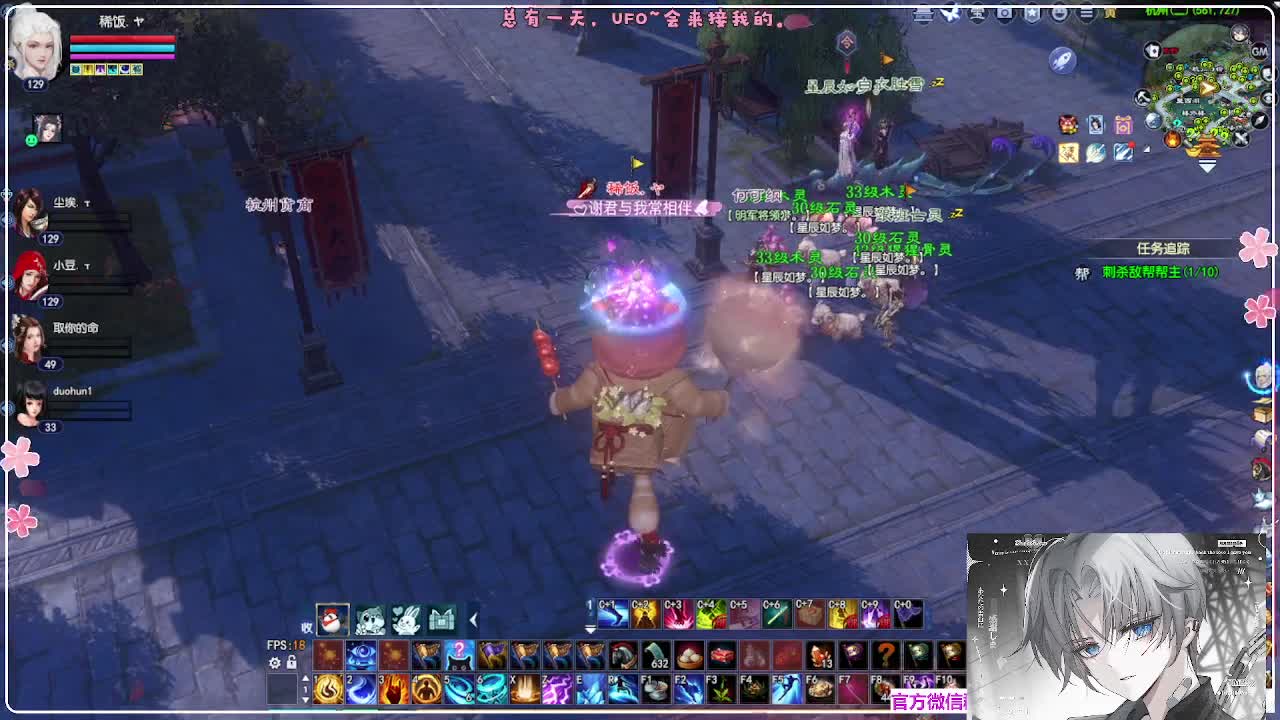Expand the minimap using the down chevron beneath it

[1206, 165]
